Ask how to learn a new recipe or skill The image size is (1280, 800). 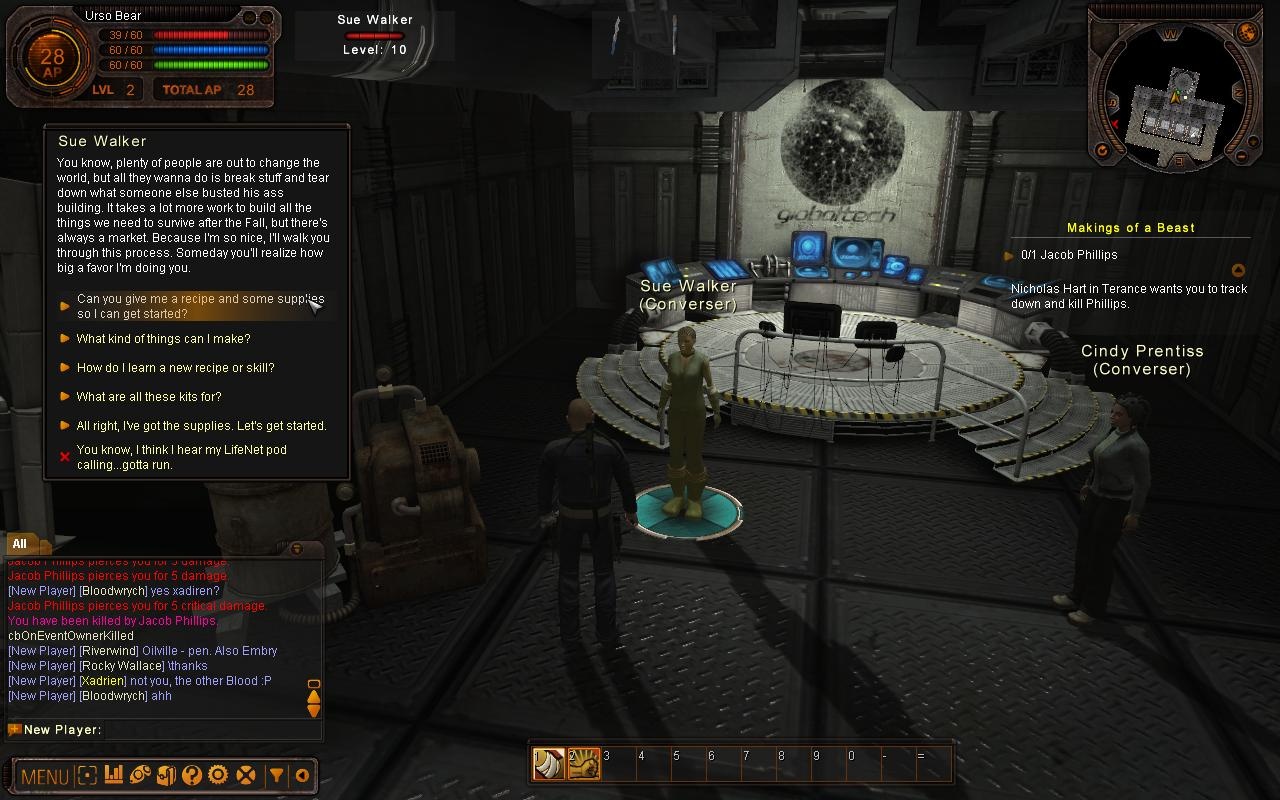click(x=175, y=368)
